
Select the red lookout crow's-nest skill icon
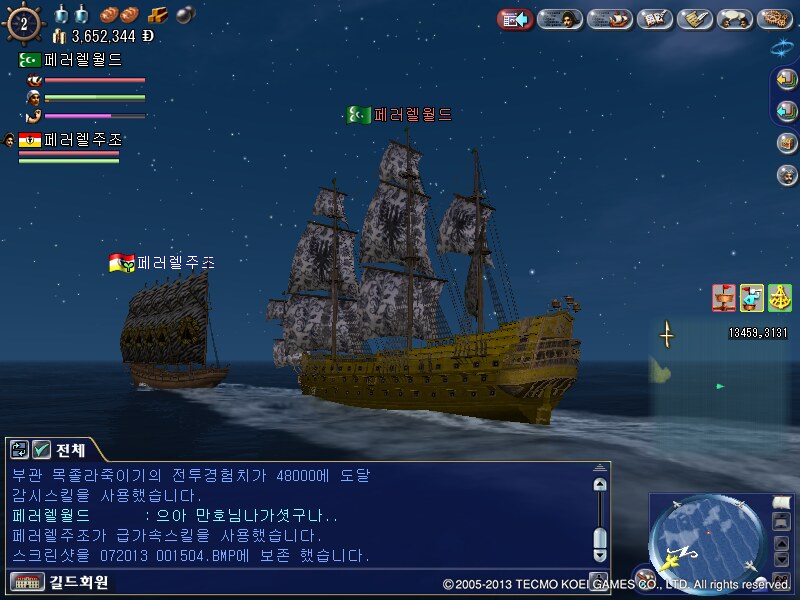724,297
